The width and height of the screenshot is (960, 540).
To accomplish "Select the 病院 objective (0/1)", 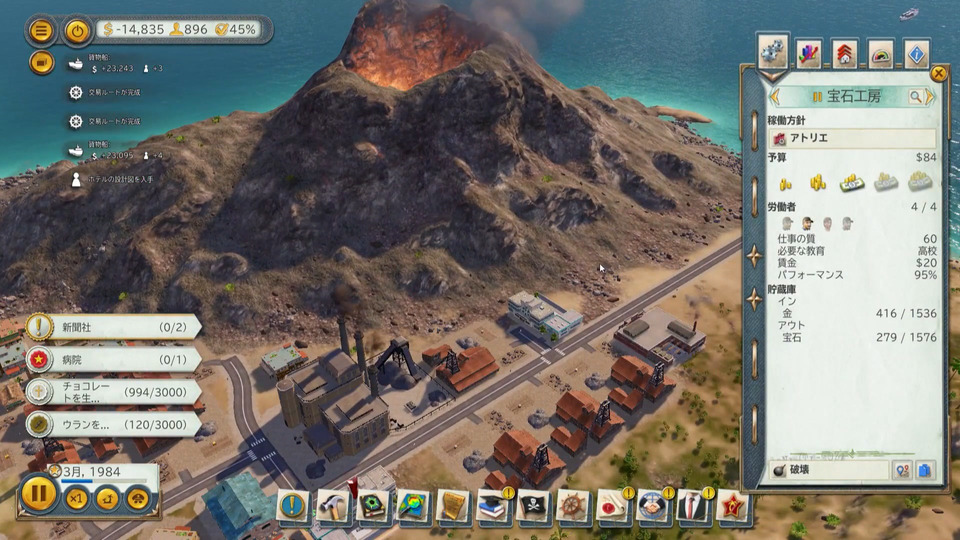I will click(x=110, y=359).
